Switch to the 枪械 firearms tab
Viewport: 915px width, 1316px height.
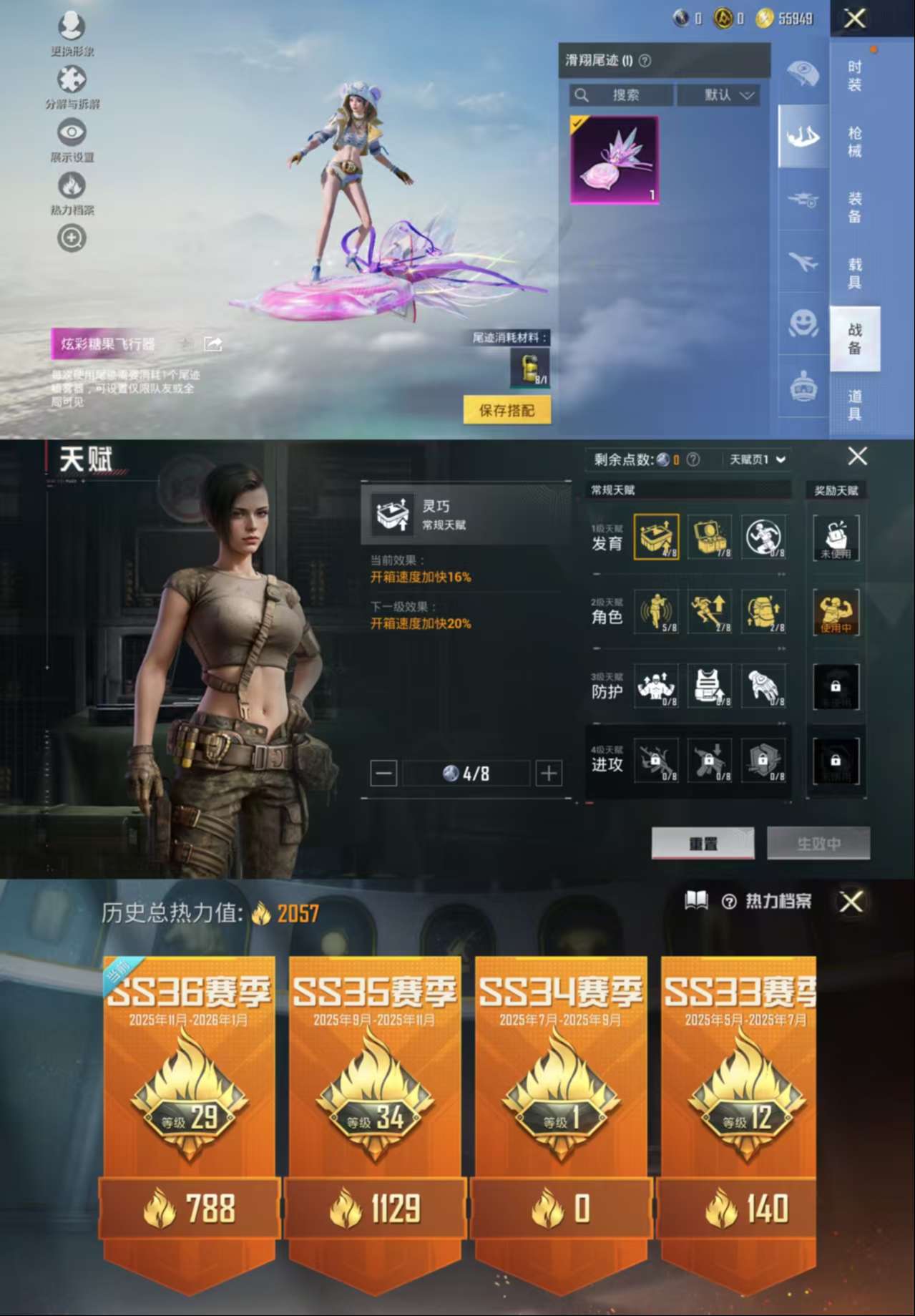point(854,142)
